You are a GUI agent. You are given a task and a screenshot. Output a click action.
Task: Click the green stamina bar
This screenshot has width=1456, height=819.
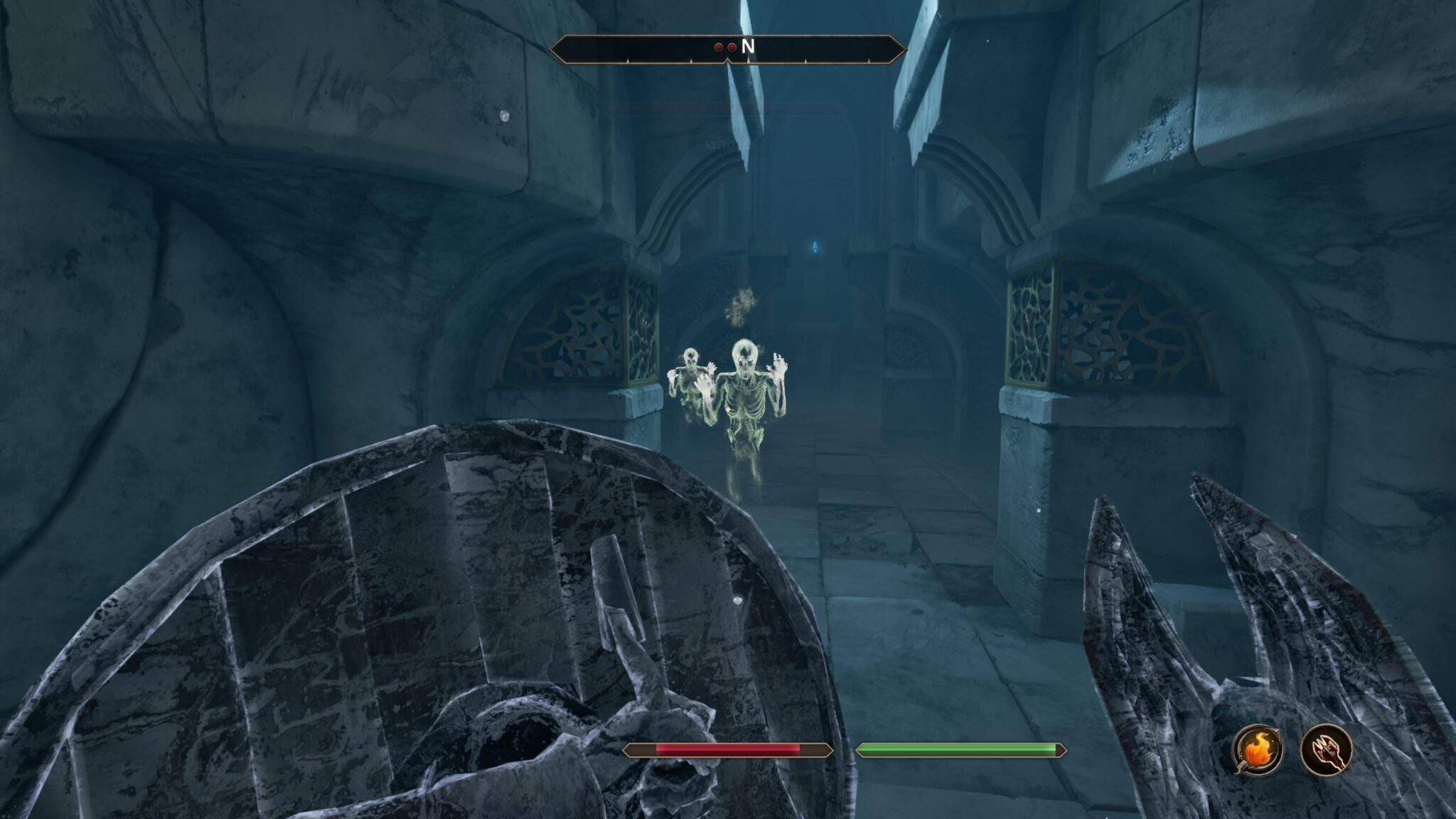point(960,748)
